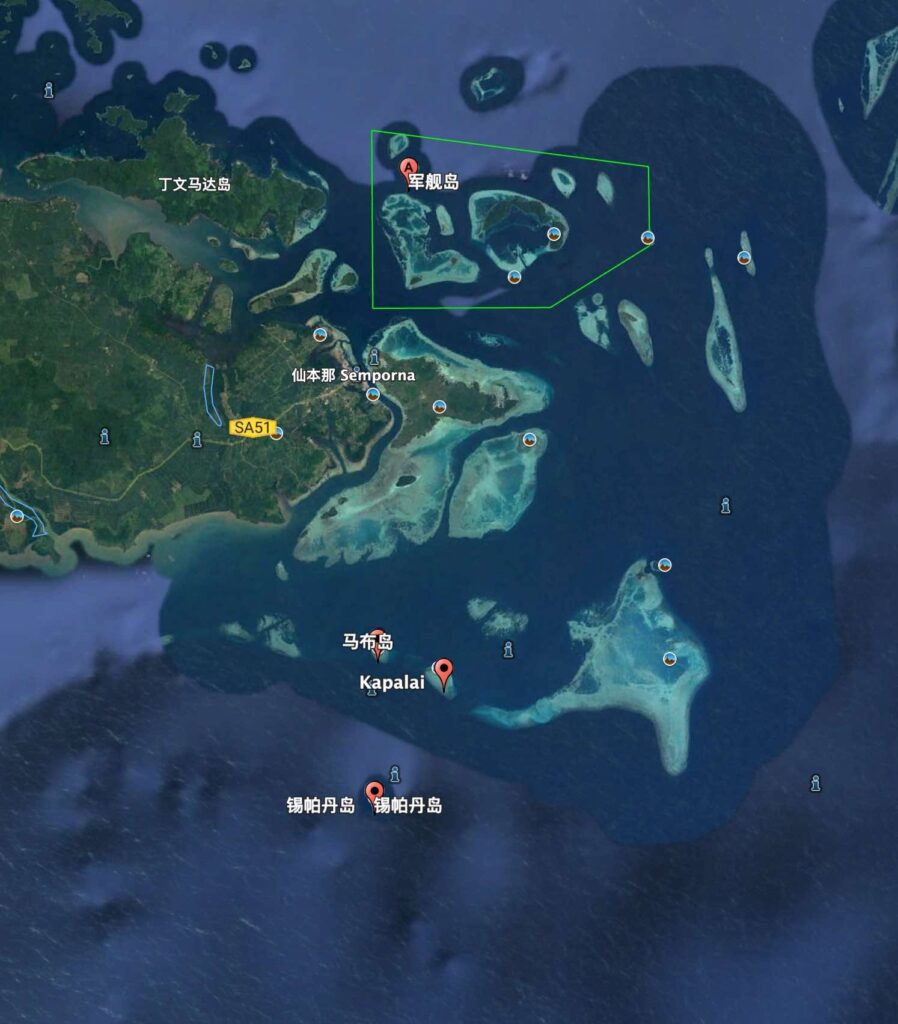Select the red pin for 军舰岛
The image size is (898, 1024).
point(408,167)
